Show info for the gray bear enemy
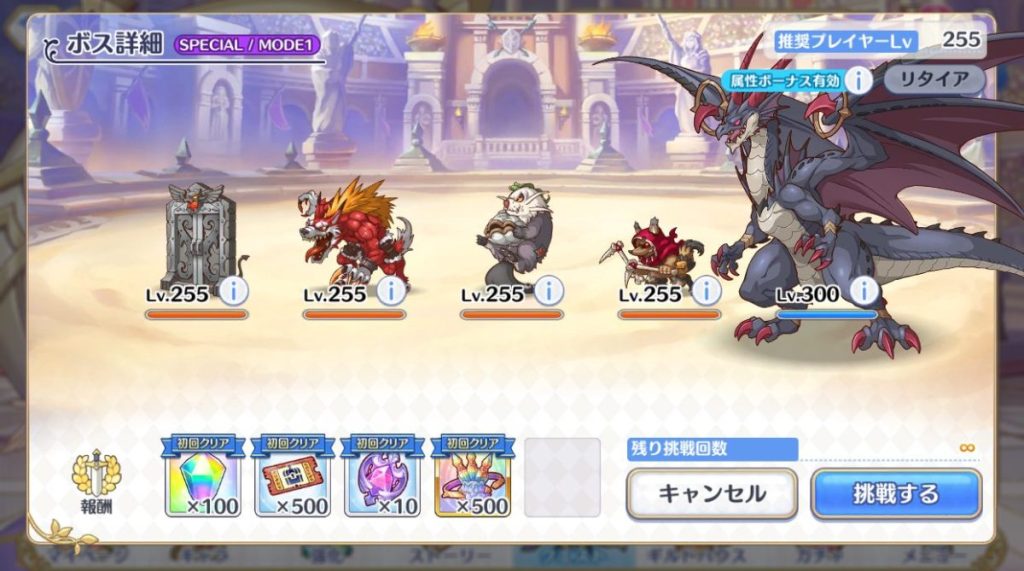The image size is (1024, 571). click(549, 291)
